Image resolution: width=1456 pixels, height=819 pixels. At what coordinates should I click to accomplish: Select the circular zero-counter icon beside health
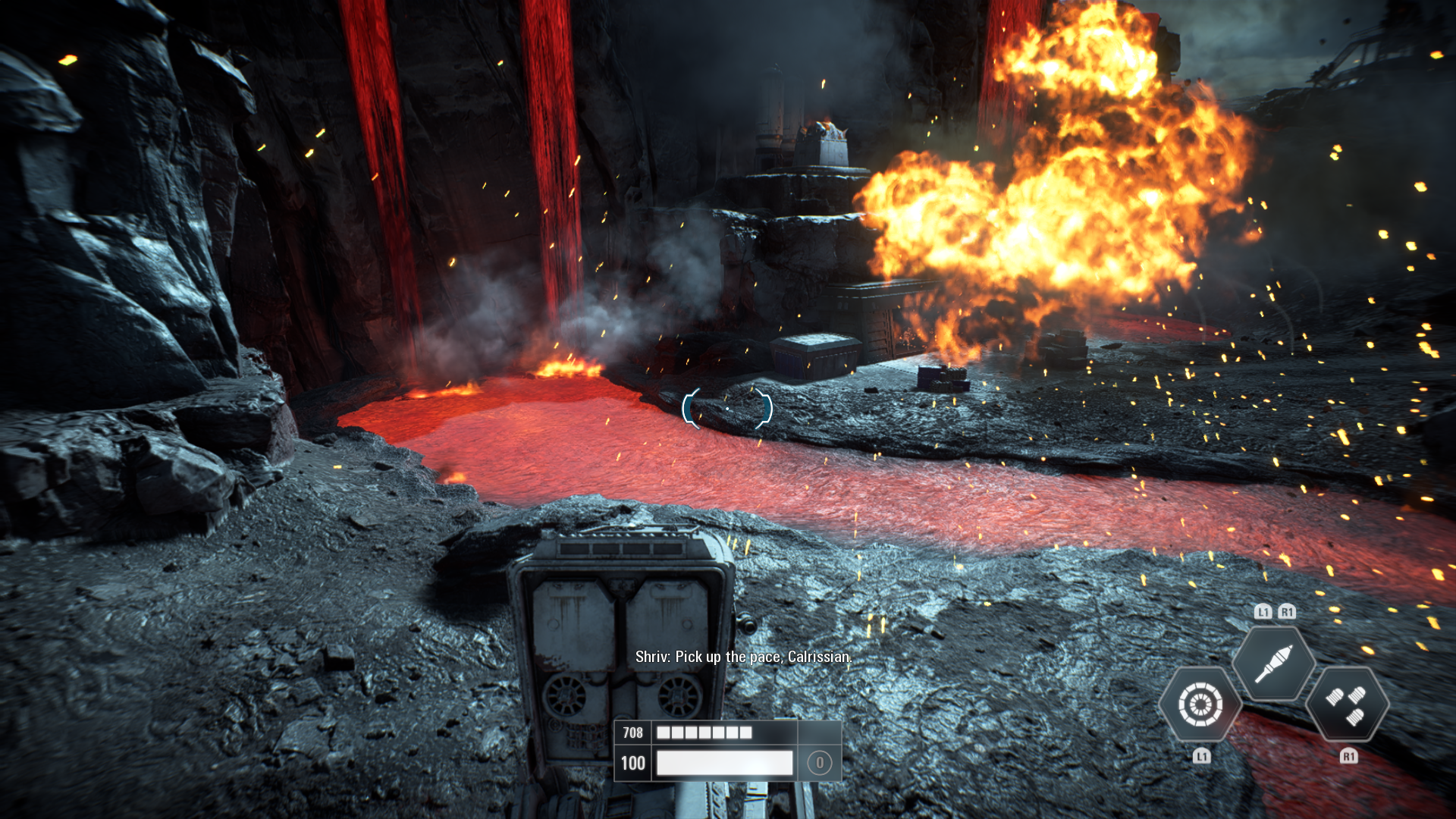819,763
